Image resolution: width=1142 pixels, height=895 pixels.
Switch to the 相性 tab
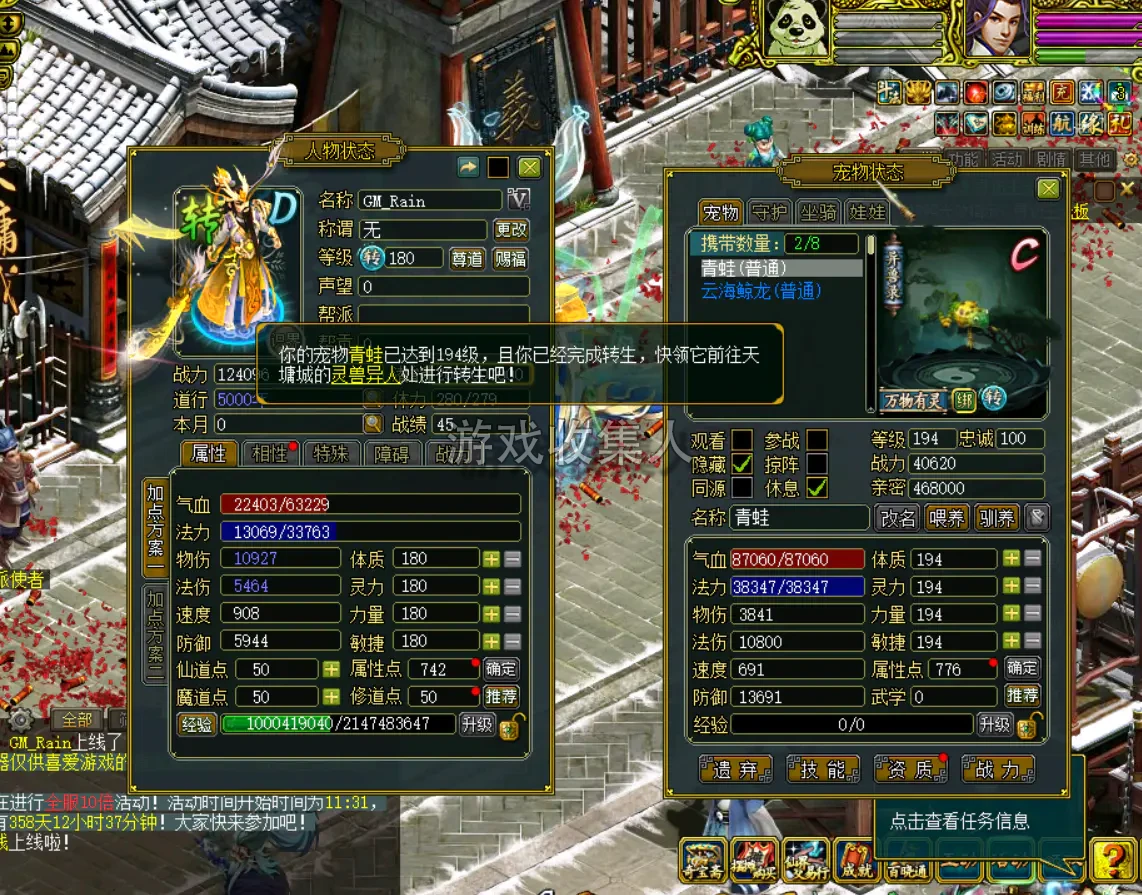coord(270,453)
